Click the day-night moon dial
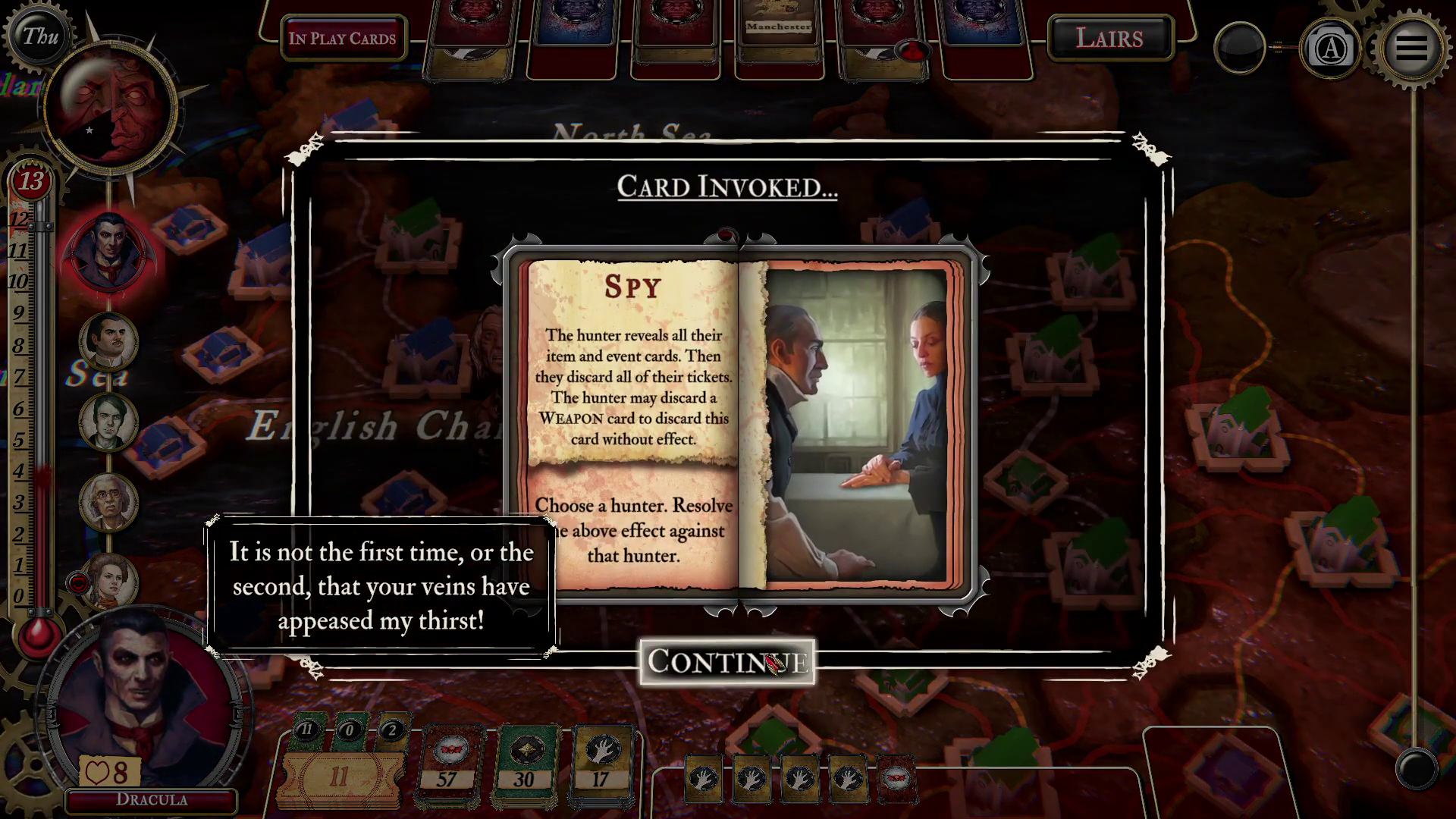1456x819 pixels. click(x=111, y=108)
